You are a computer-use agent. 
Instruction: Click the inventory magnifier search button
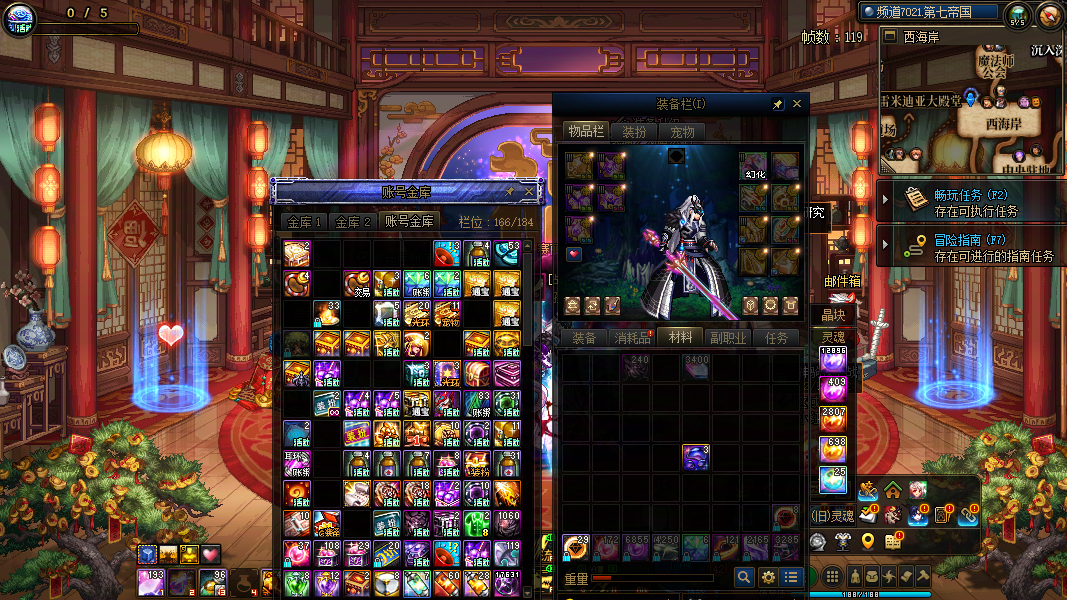pos(744,577)
